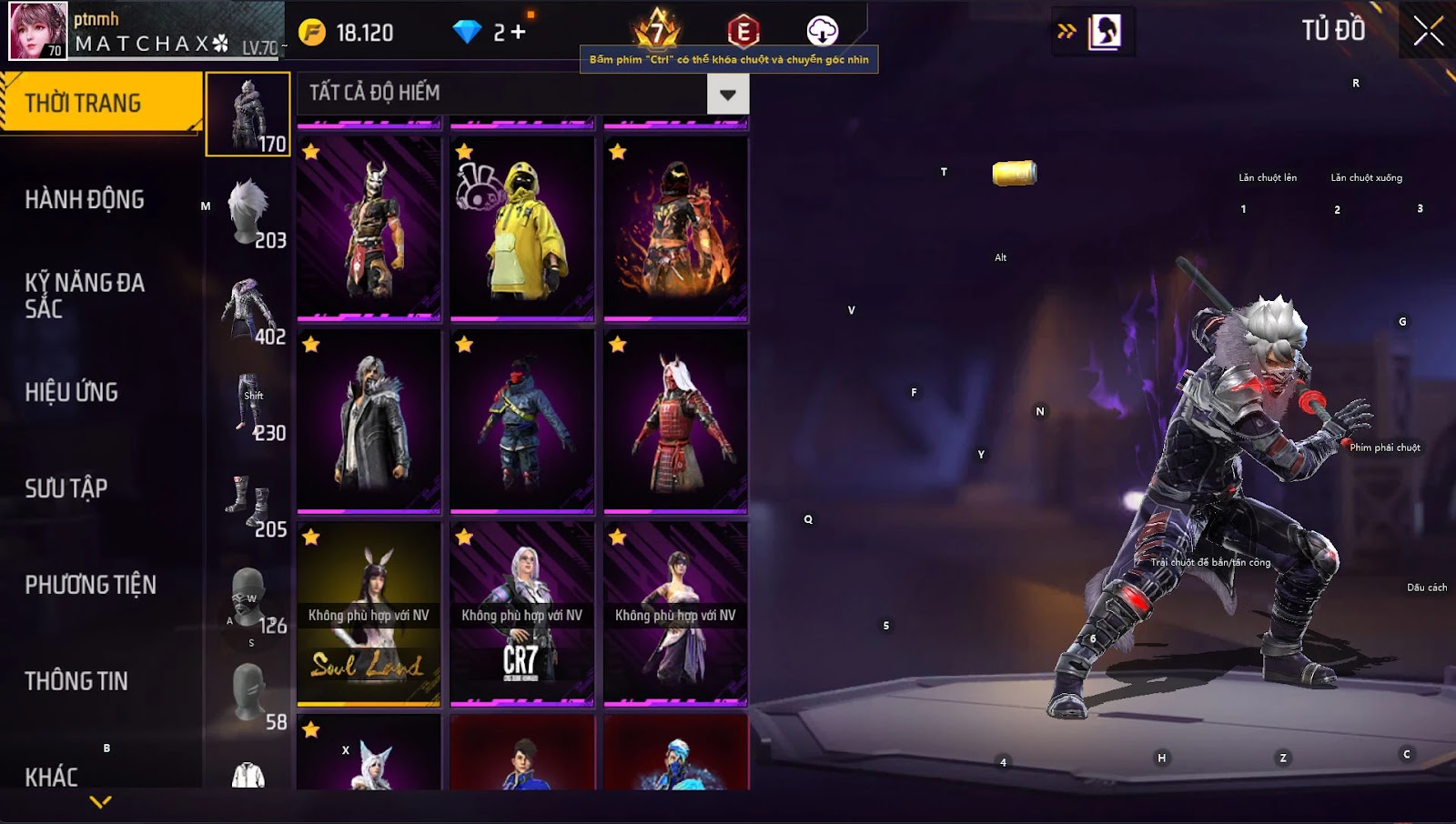Screen dimensions: 1456x824
Task: Switch to the Hành Động tab
Action: pyautogui.click(x=85, y=199)
